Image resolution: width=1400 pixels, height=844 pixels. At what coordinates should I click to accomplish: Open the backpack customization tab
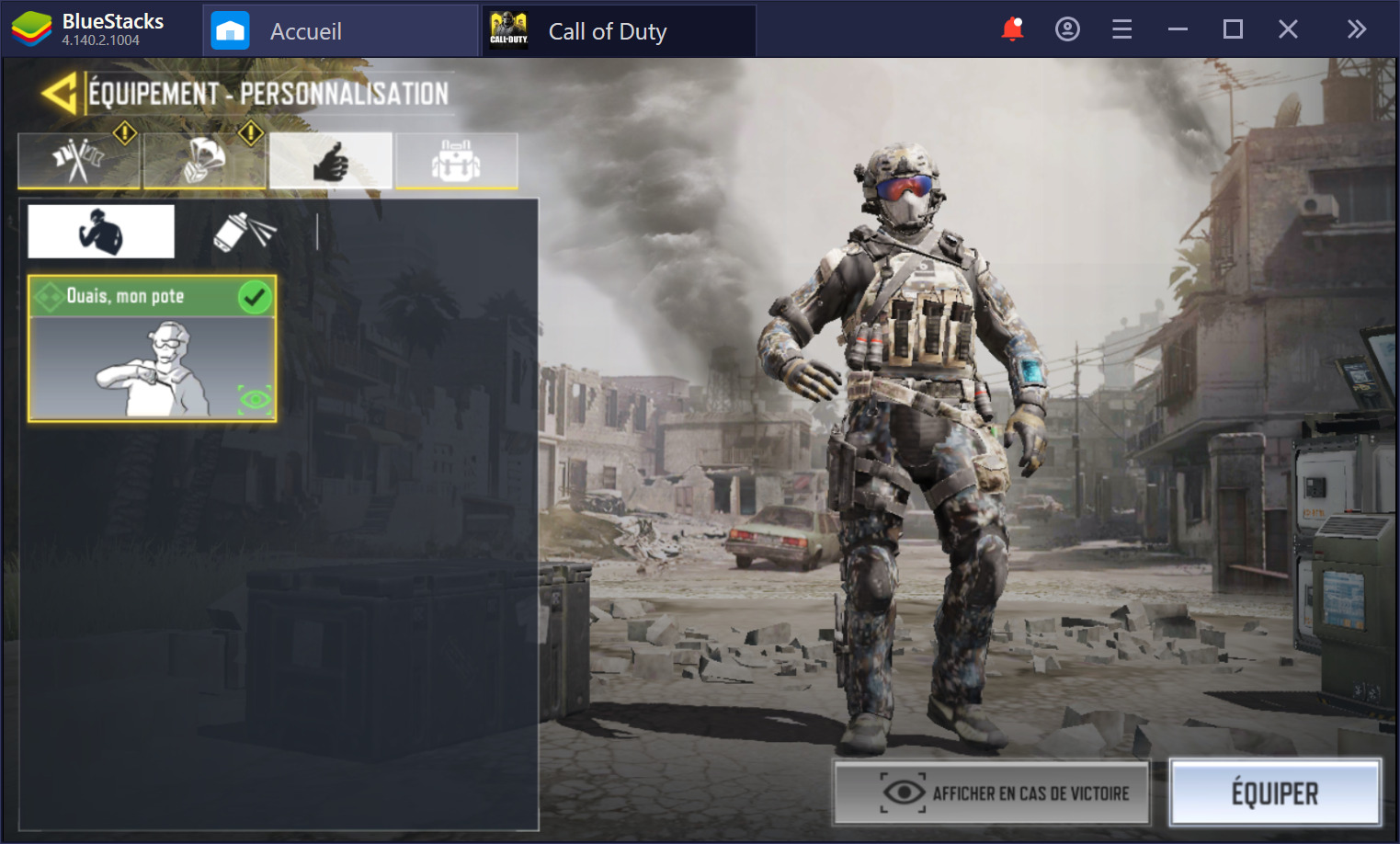[x=456, y=162]
